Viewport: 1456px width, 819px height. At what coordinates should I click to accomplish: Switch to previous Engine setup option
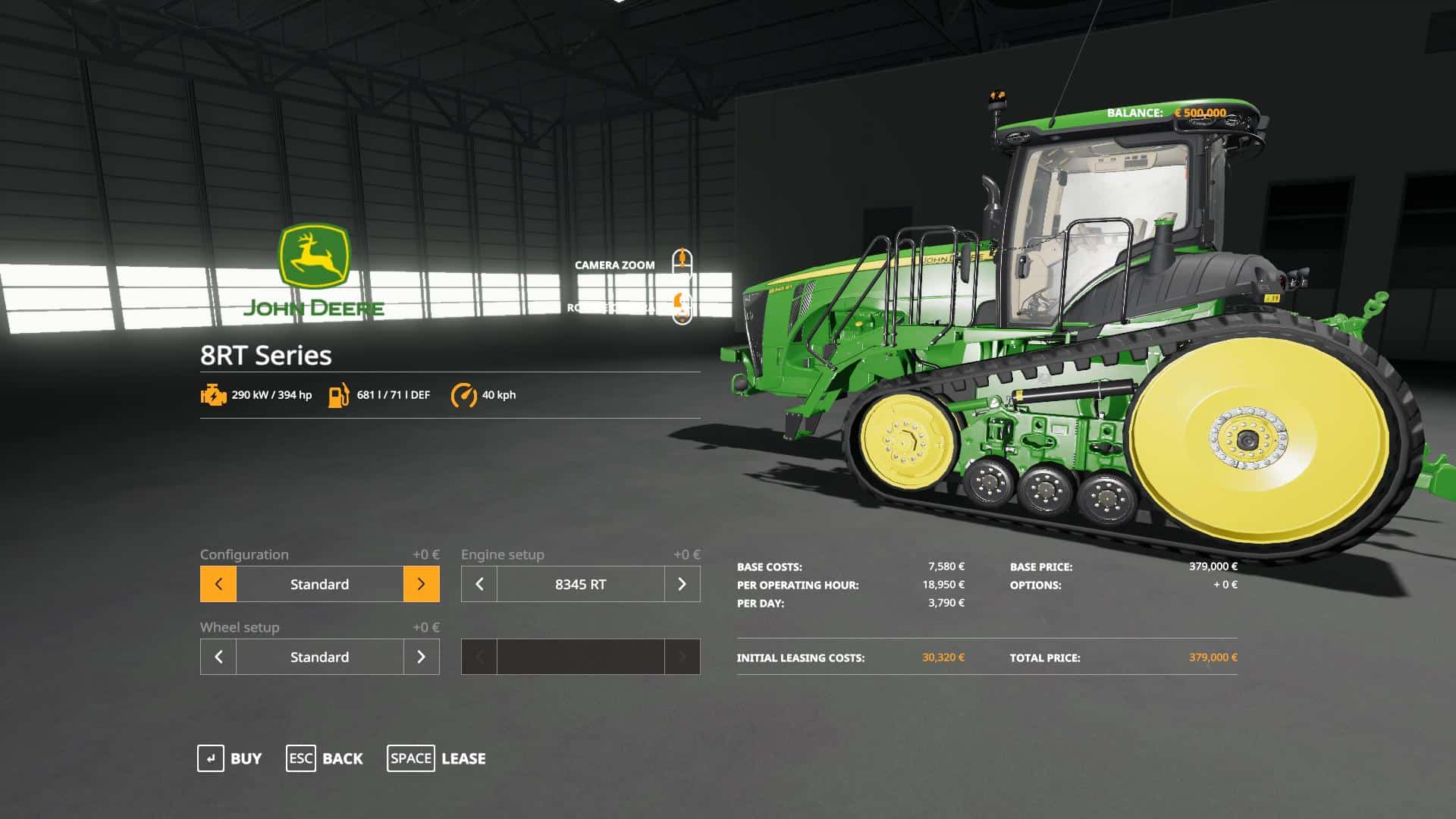coord(479,584)
